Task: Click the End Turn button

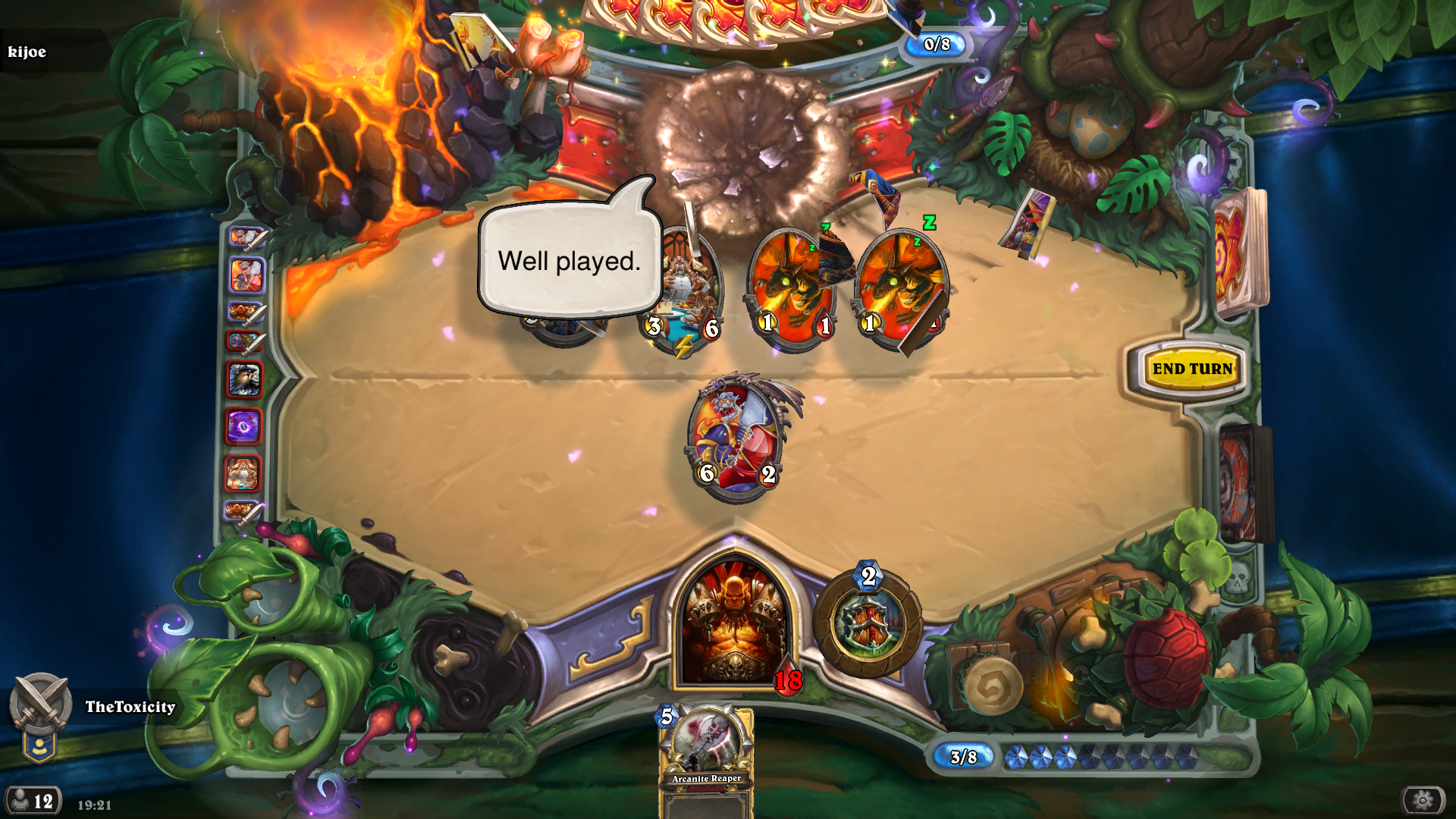Action: 1192,369
